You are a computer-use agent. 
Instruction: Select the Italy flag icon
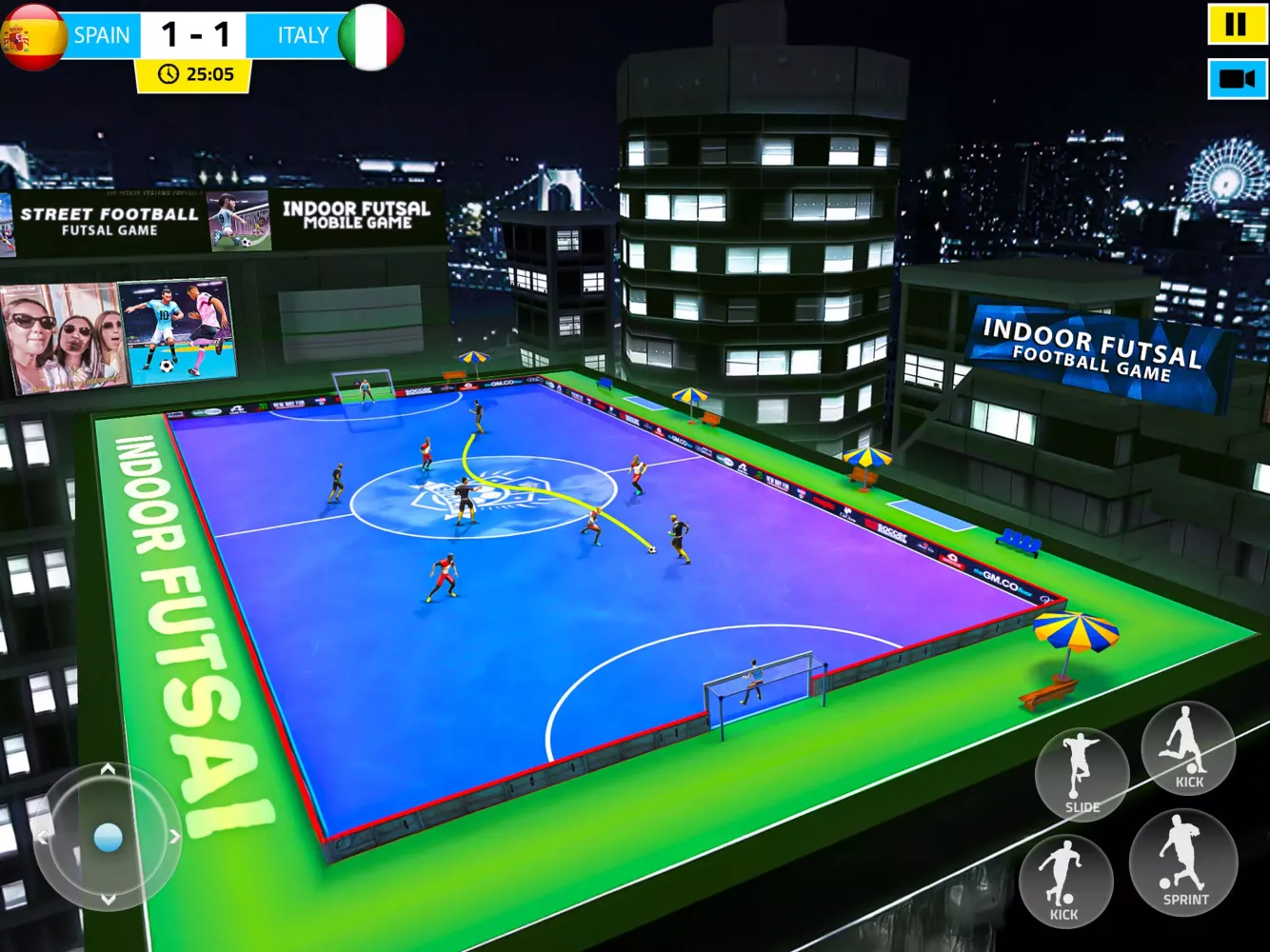[x=371, y=36]
